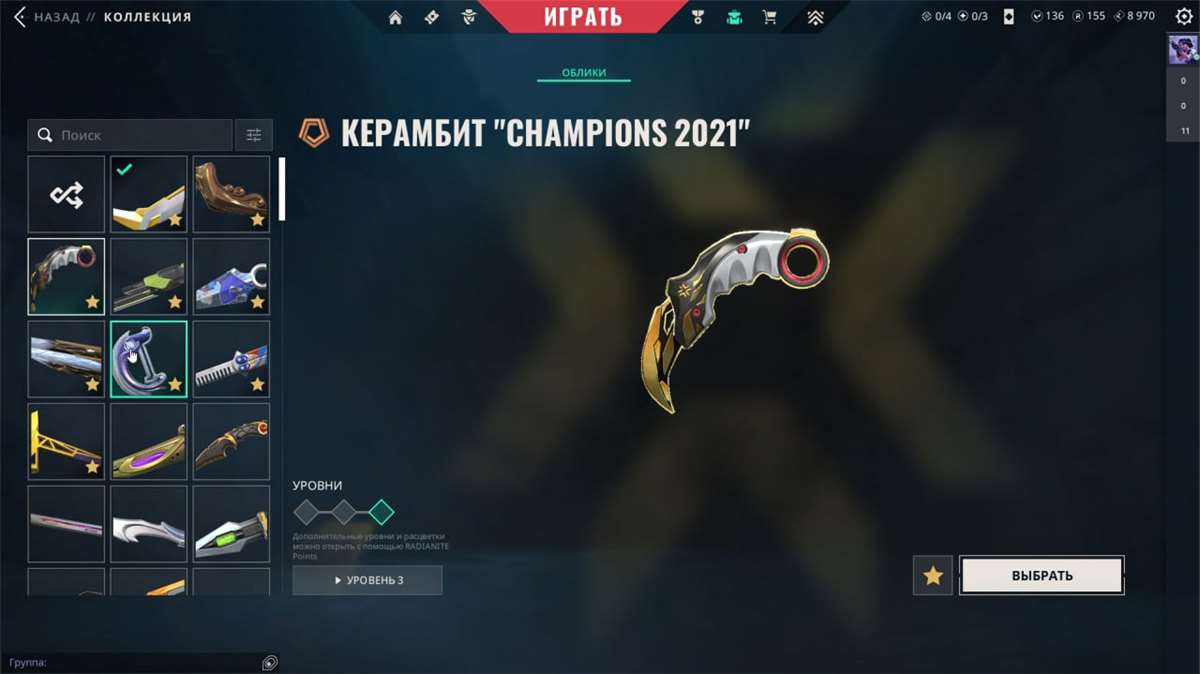Select the knife with green gem thumbnail

(231, 523)
